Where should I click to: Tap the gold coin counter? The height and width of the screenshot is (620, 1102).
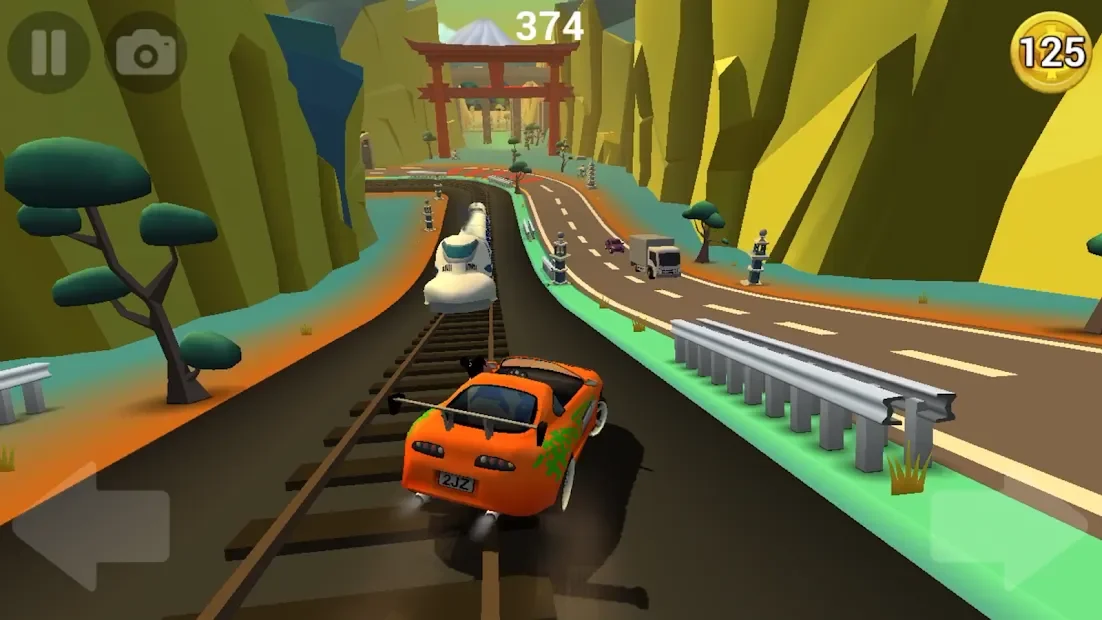(x=1050, y=52)
